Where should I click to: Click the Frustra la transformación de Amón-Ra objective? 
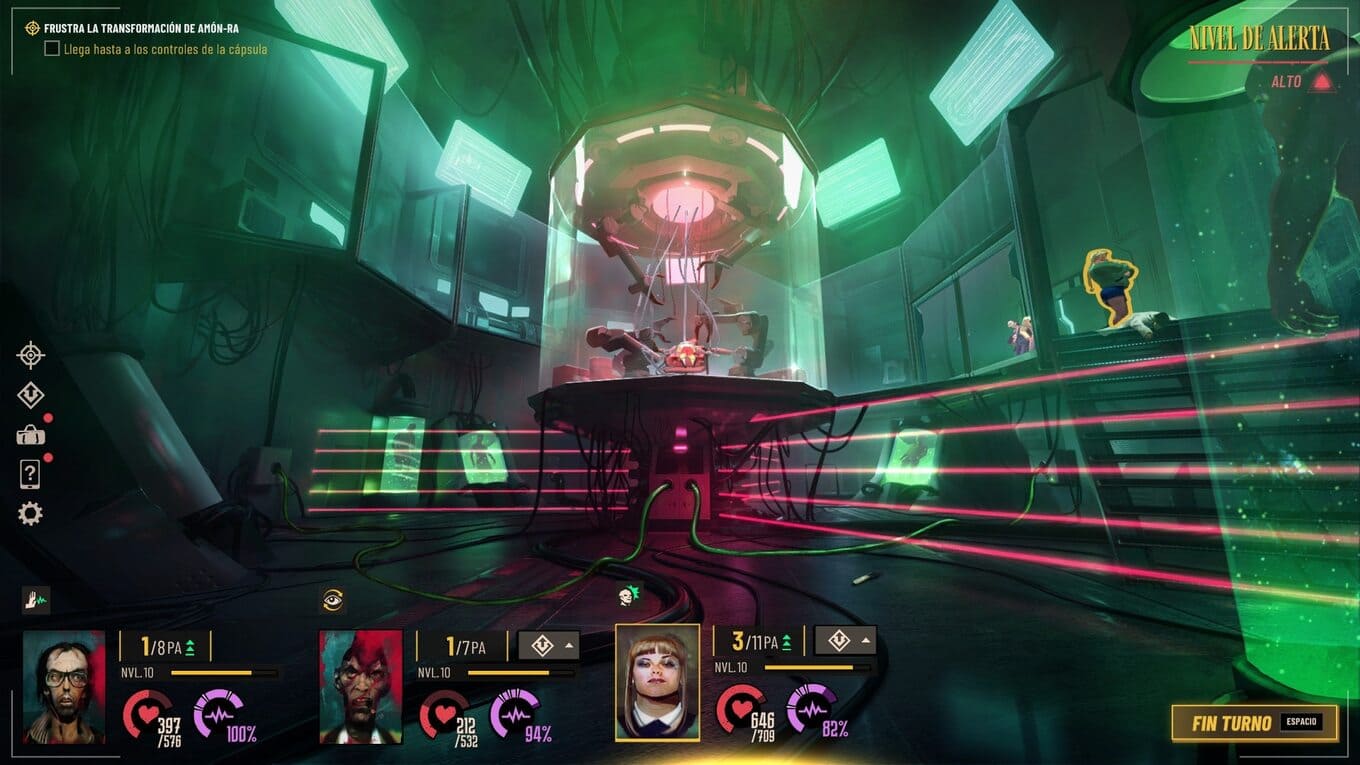click(141, 29)
